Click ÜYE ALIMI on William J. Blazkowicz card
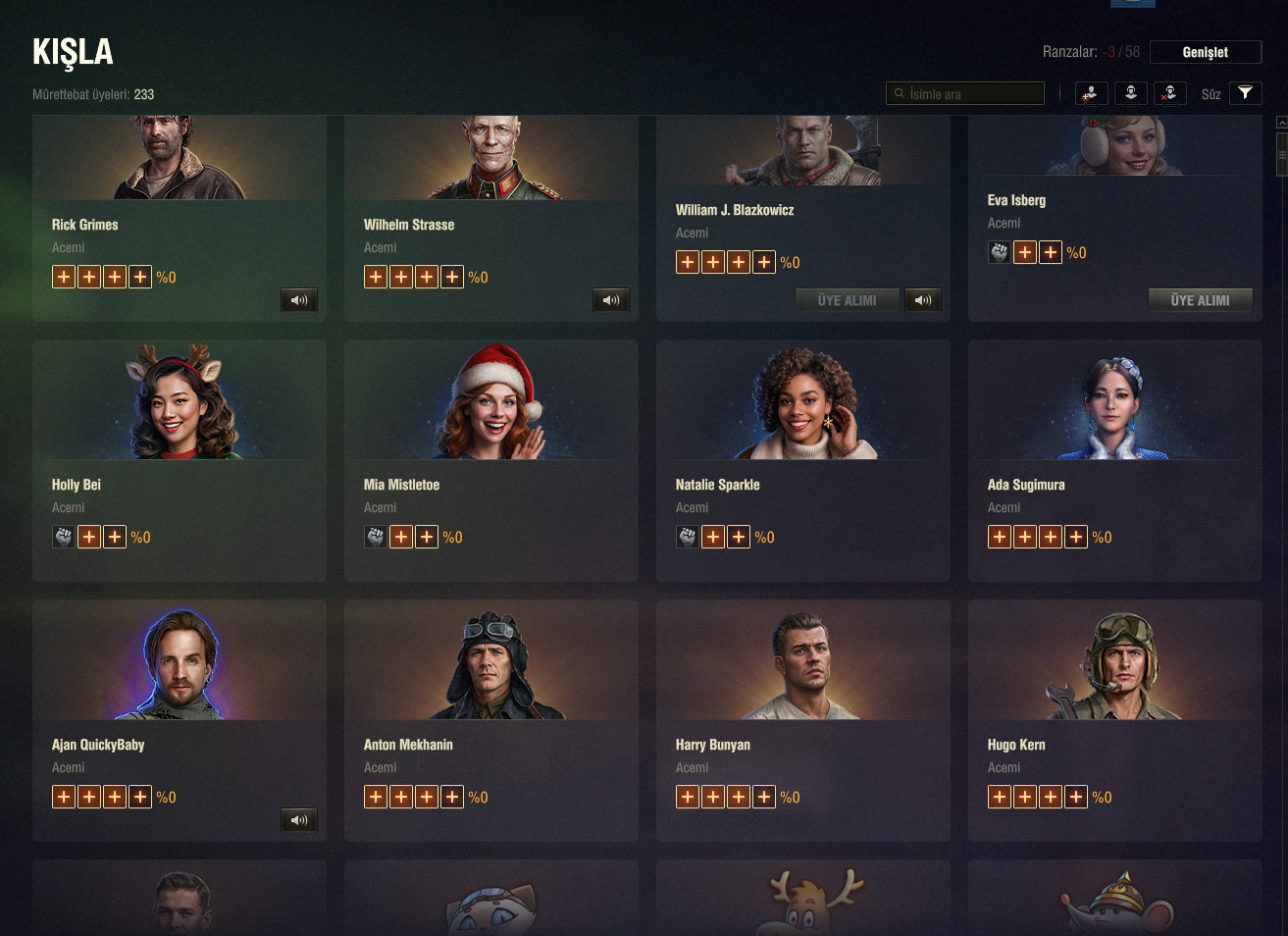Viewport: 1288px width, 936px height. (x=847, y=300)
